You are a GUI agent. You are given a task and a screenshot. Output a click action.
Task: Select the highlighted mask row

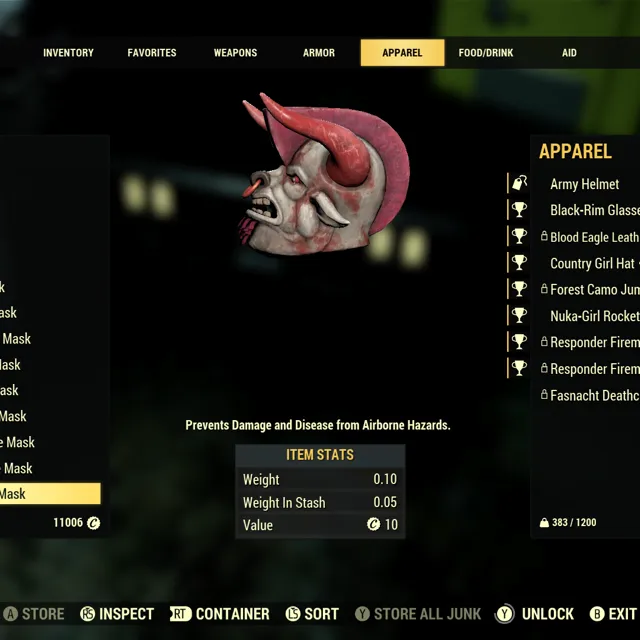click(x=50, y=494)
